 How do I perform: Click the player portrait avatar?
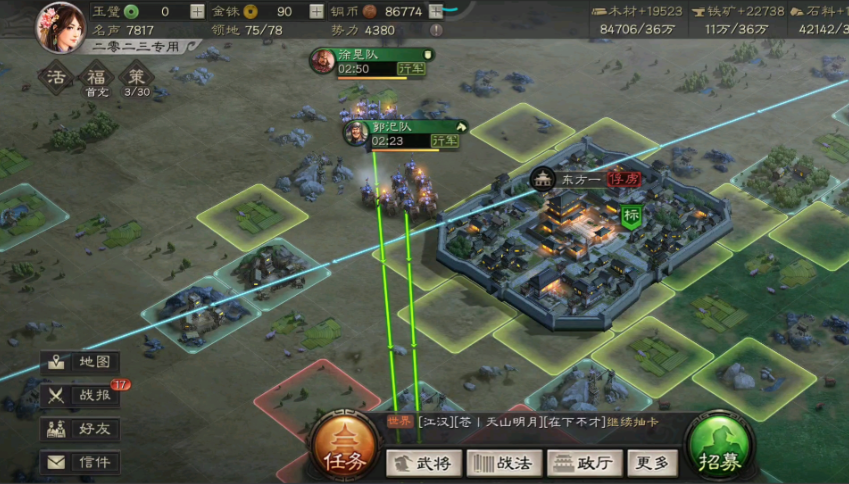point(61,26)
